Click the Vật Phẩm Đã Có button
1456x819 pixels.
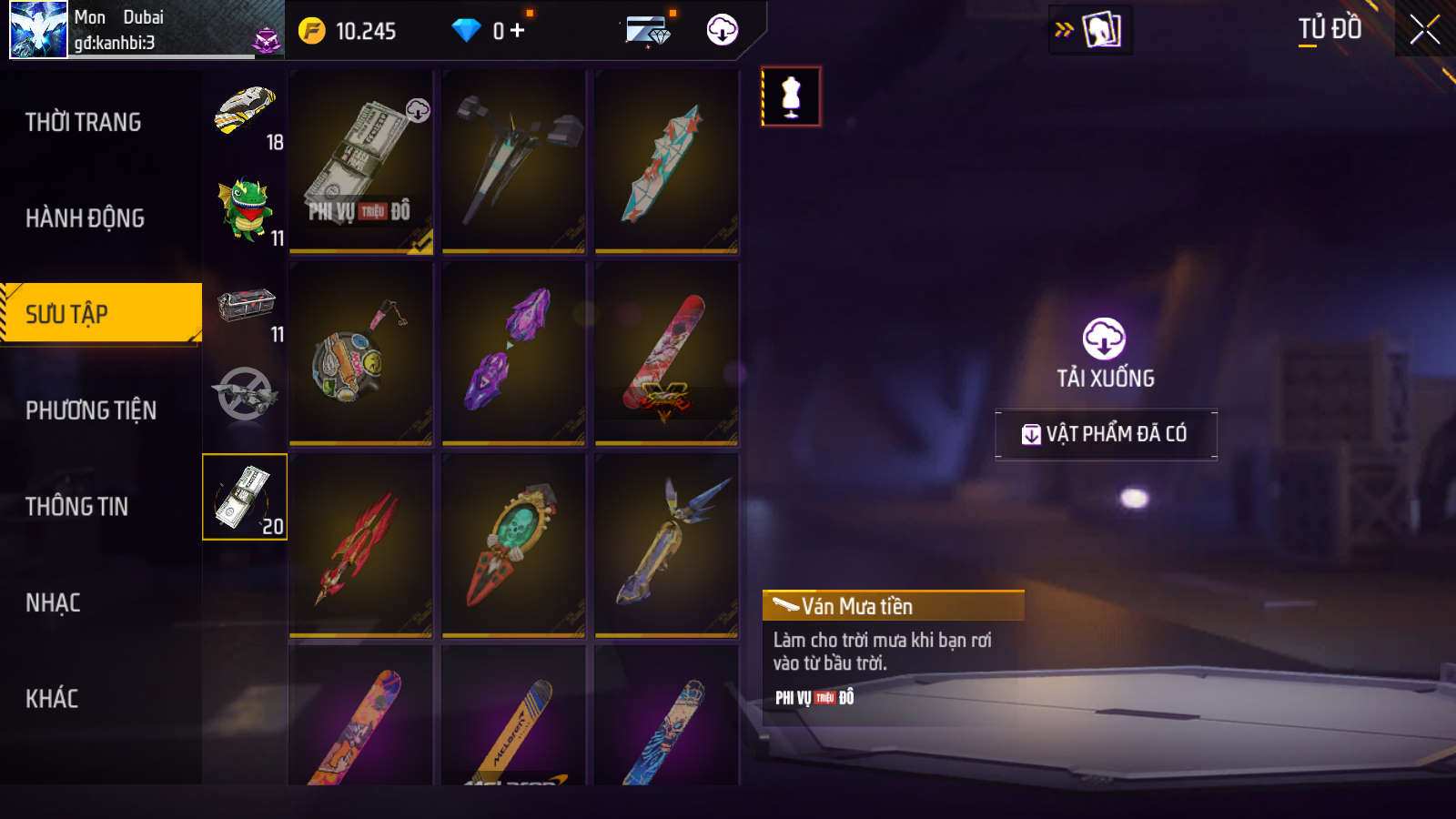coord(1106,434)
